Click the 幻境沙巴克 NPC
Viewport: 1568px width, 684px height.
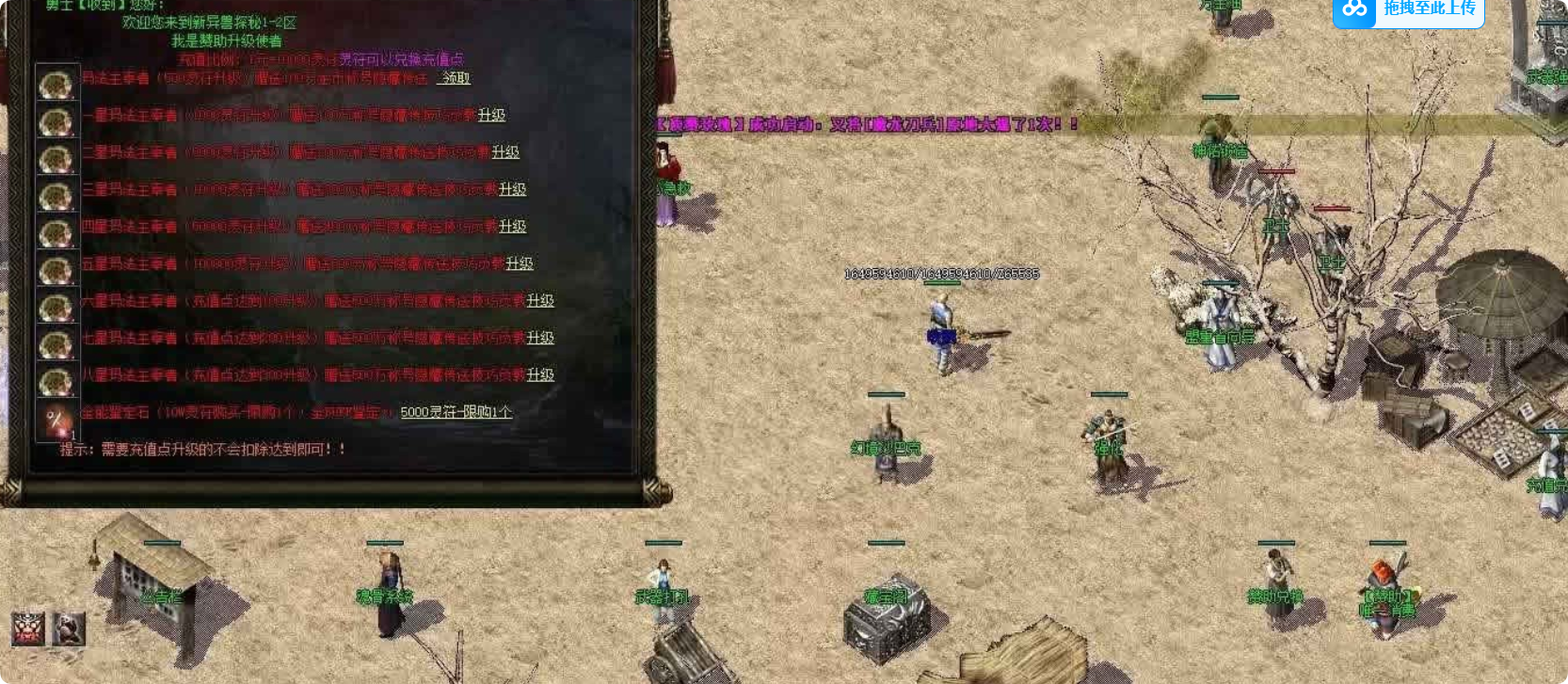888,433
